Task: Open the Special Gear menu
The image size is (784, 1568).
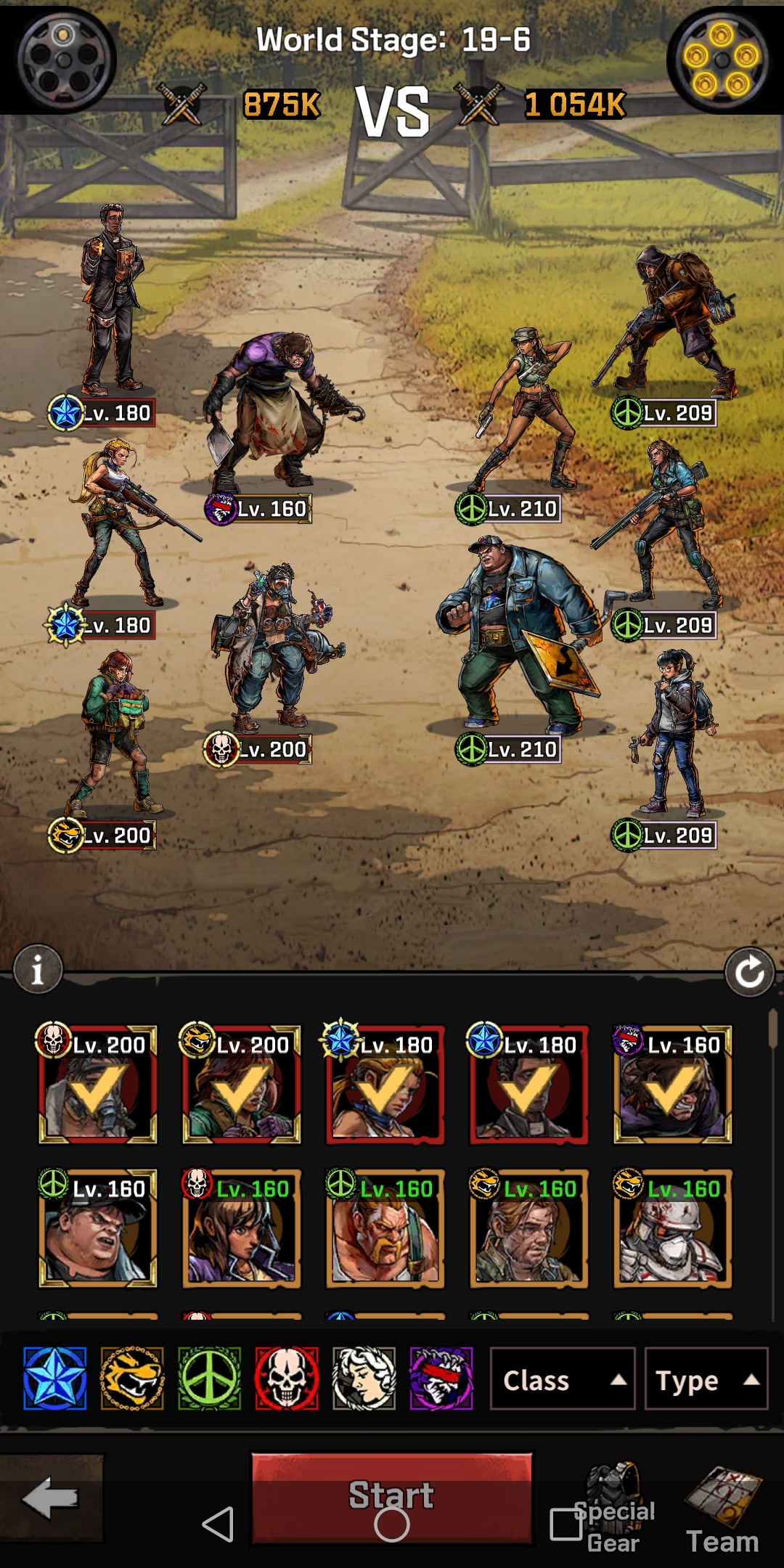Action: tap(613, 1508)
